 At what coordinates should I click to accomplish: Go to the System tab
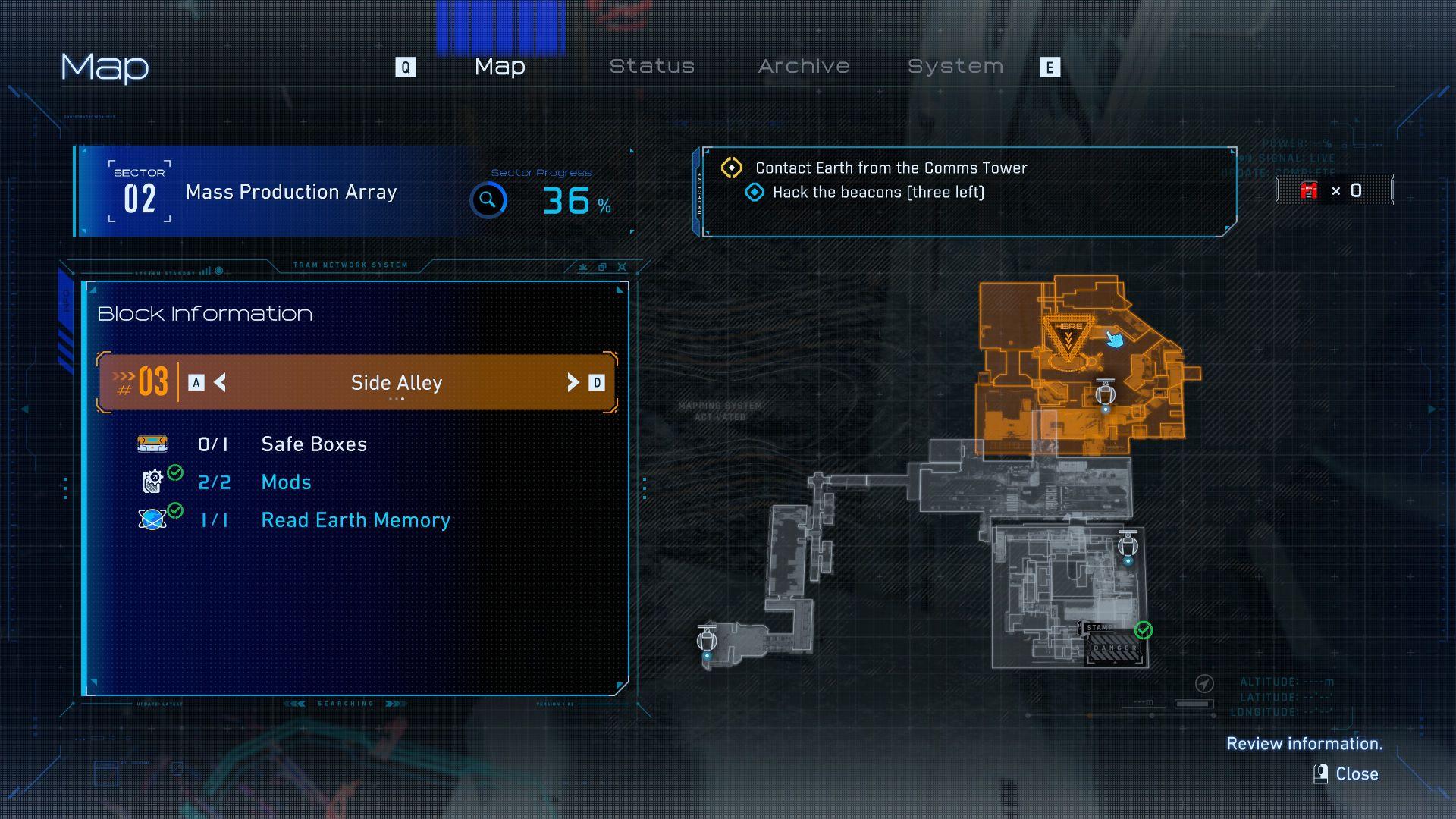(x=955, y=67)
